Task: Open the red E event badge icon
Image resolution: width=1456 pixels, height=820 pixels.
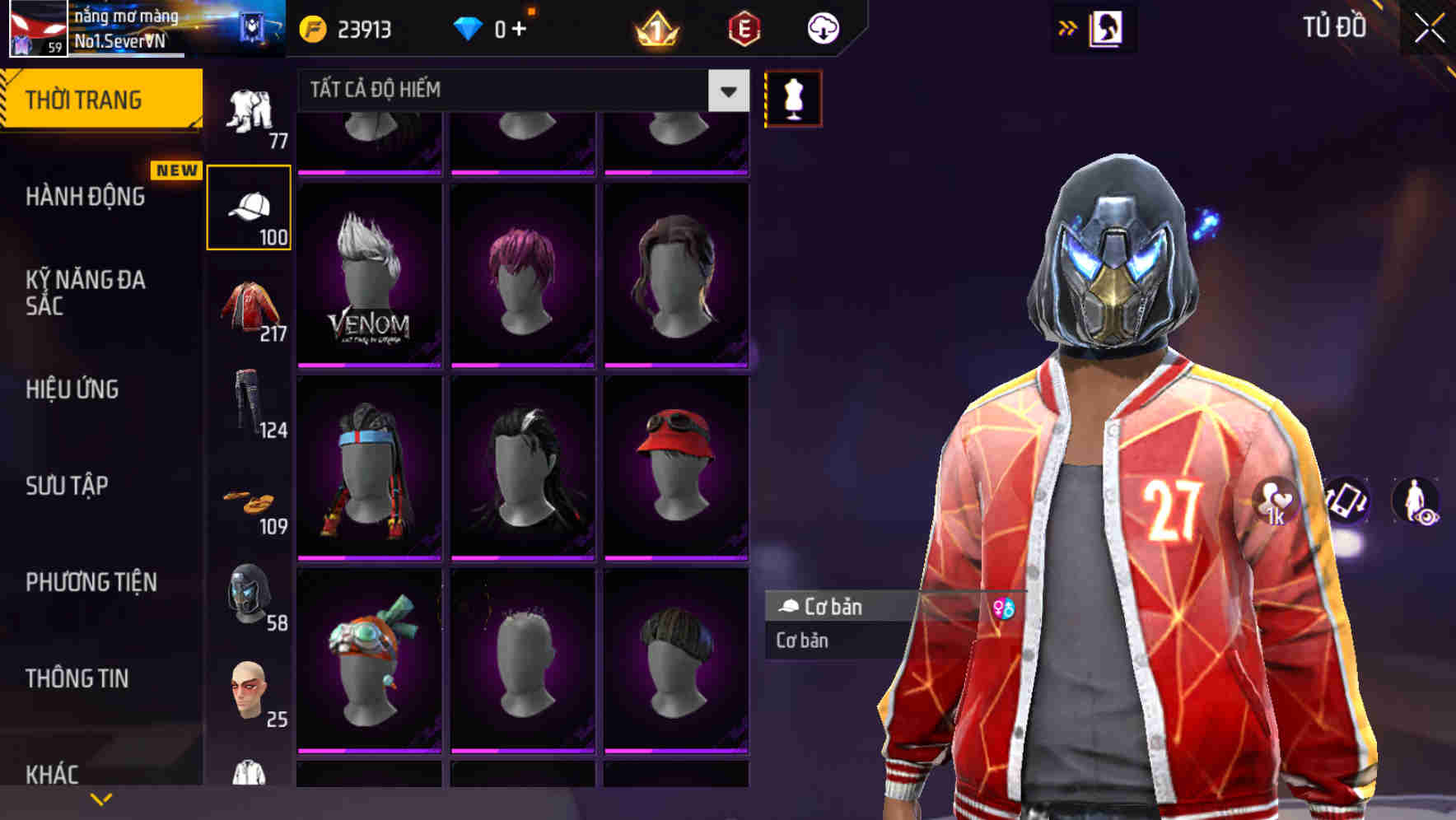Action: pyautogui.click(x=744, y=27)
